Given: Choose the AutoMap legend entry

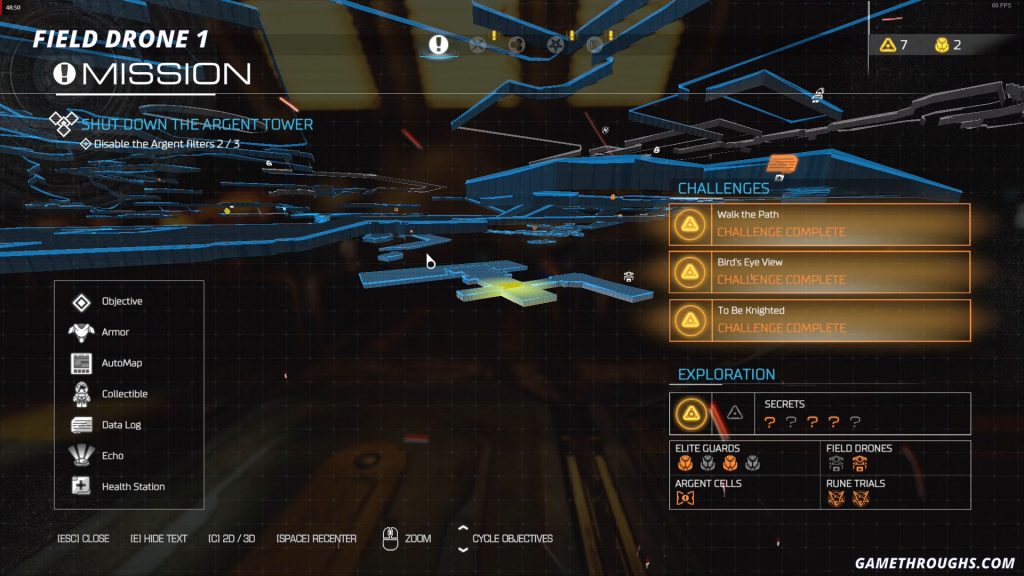Looking at the screenshot, I should click(x=121, y=363).
